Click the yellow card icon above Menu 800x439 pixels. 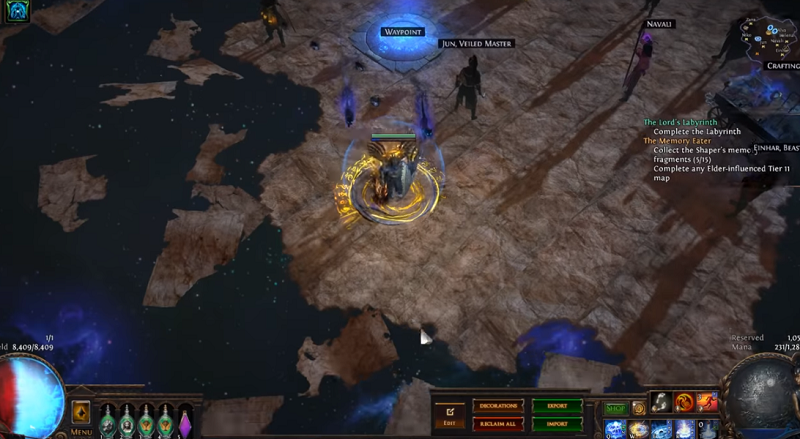click(81, 412)
